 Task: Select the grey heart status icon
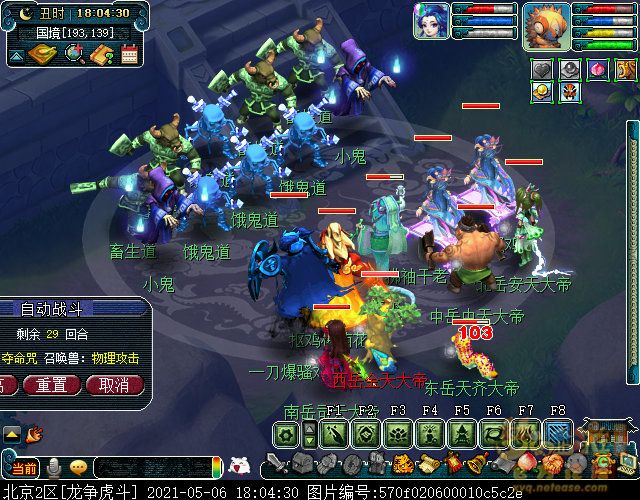click(x=541, y=69)
